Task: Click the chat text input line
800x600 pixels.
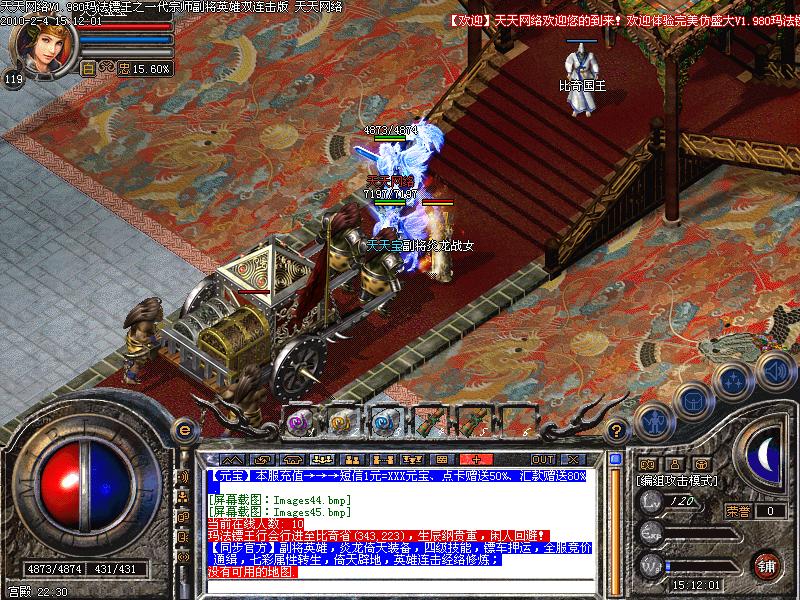Action: (400, 585)
